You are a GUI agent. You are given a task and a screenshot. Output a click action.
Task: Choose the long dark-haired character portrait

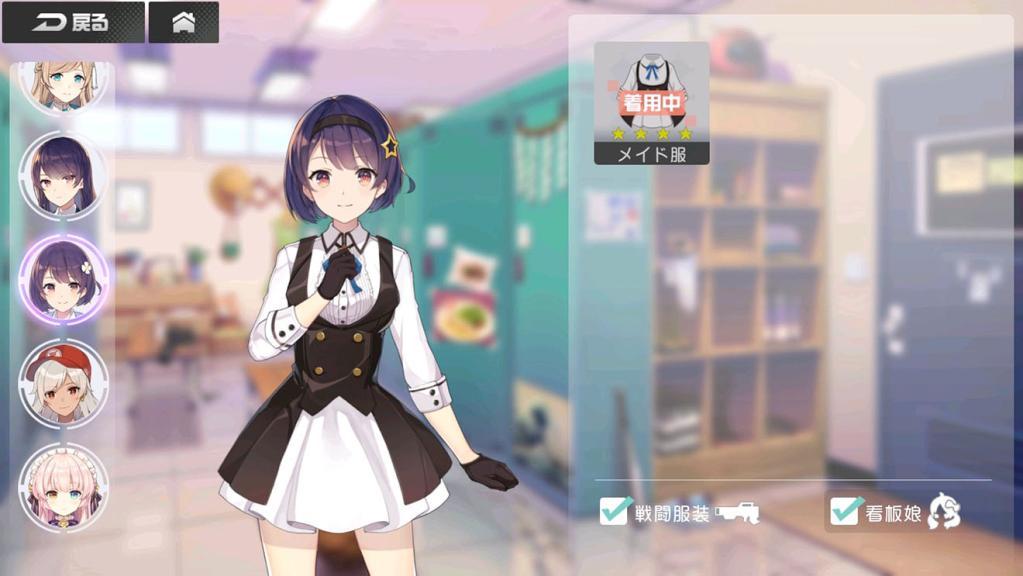(63, 175)
